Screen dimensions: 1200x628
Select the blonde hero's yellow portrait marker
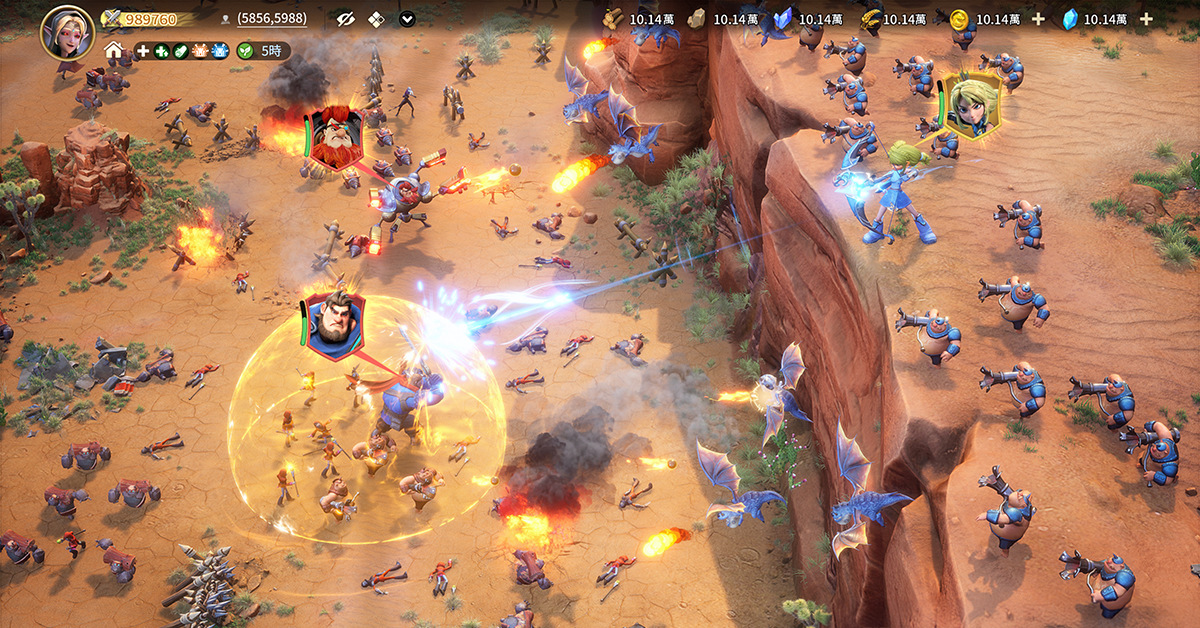(x=969, y=104)
